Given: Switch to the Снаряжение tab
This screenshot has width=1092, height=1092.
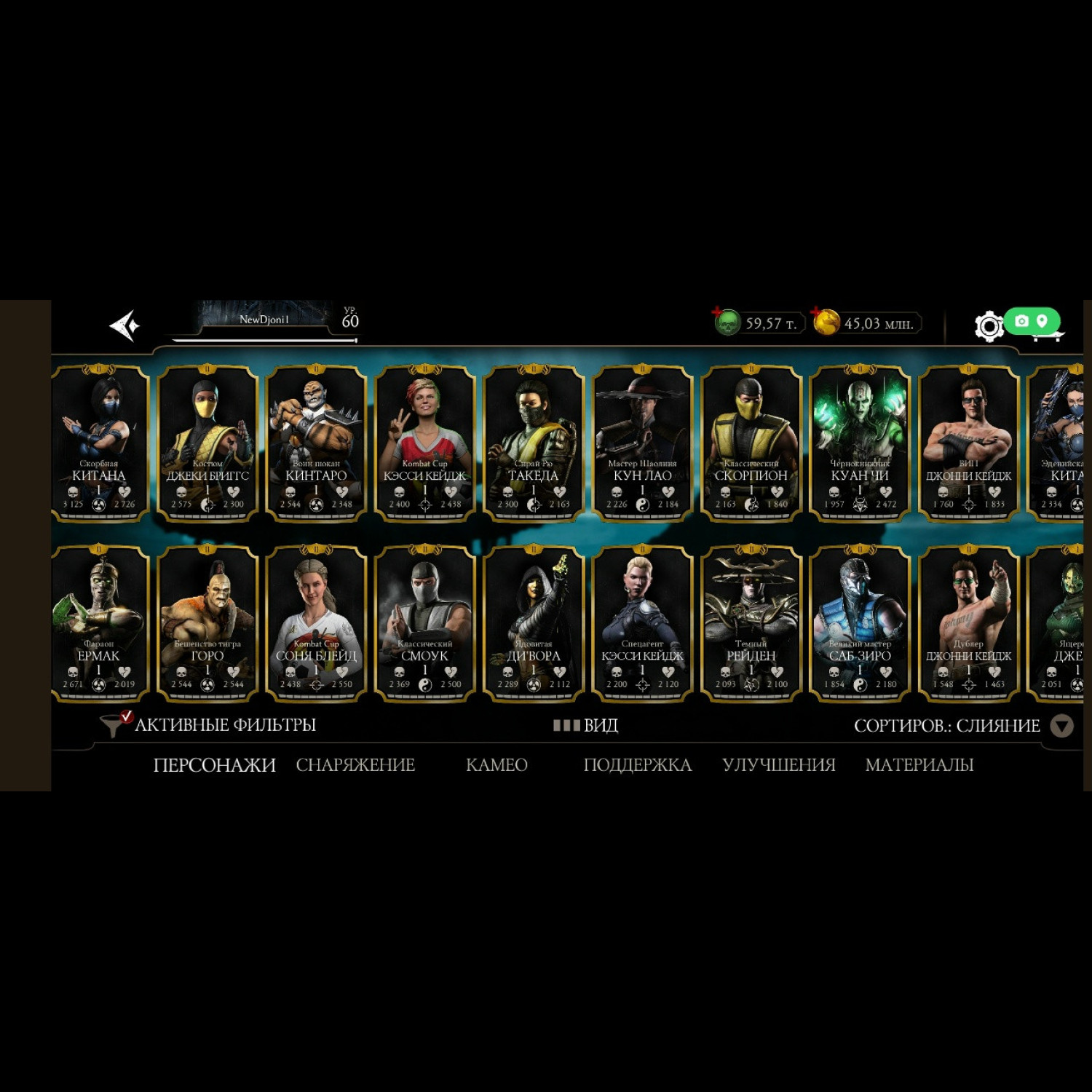Looking at the screenshot, I should click(x=355, y=765).
